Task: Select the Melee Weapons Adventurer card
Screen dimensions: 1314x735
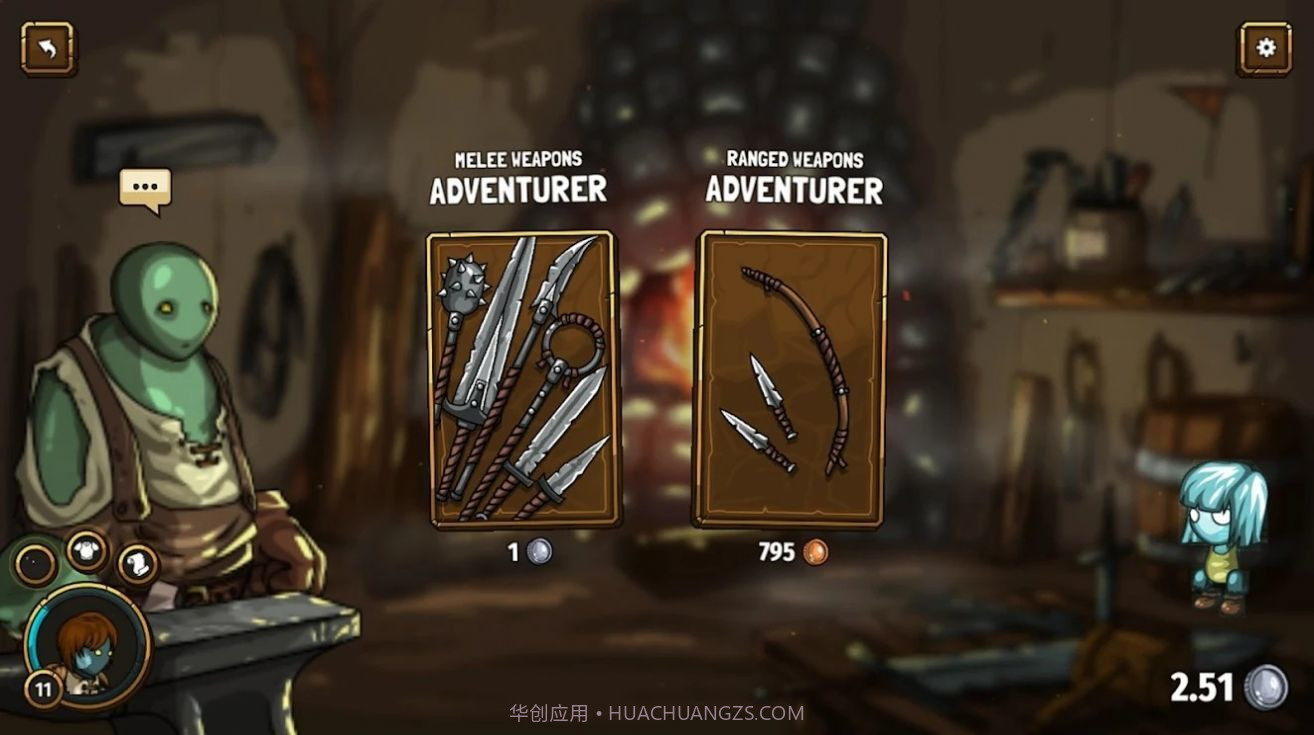Action: (522, 379)
